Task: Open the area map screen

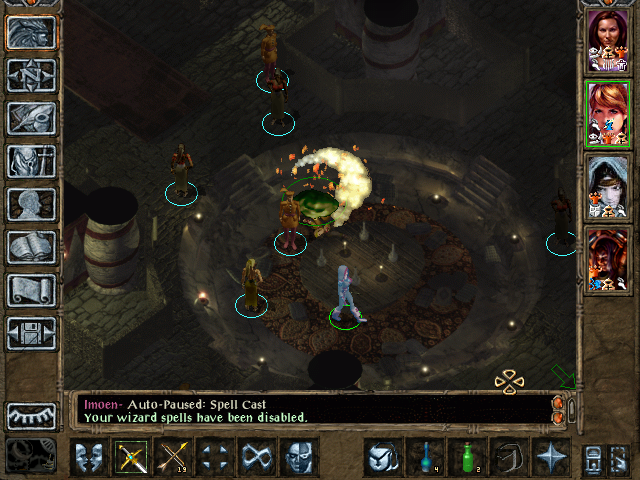Action: [x=31, y=75]
